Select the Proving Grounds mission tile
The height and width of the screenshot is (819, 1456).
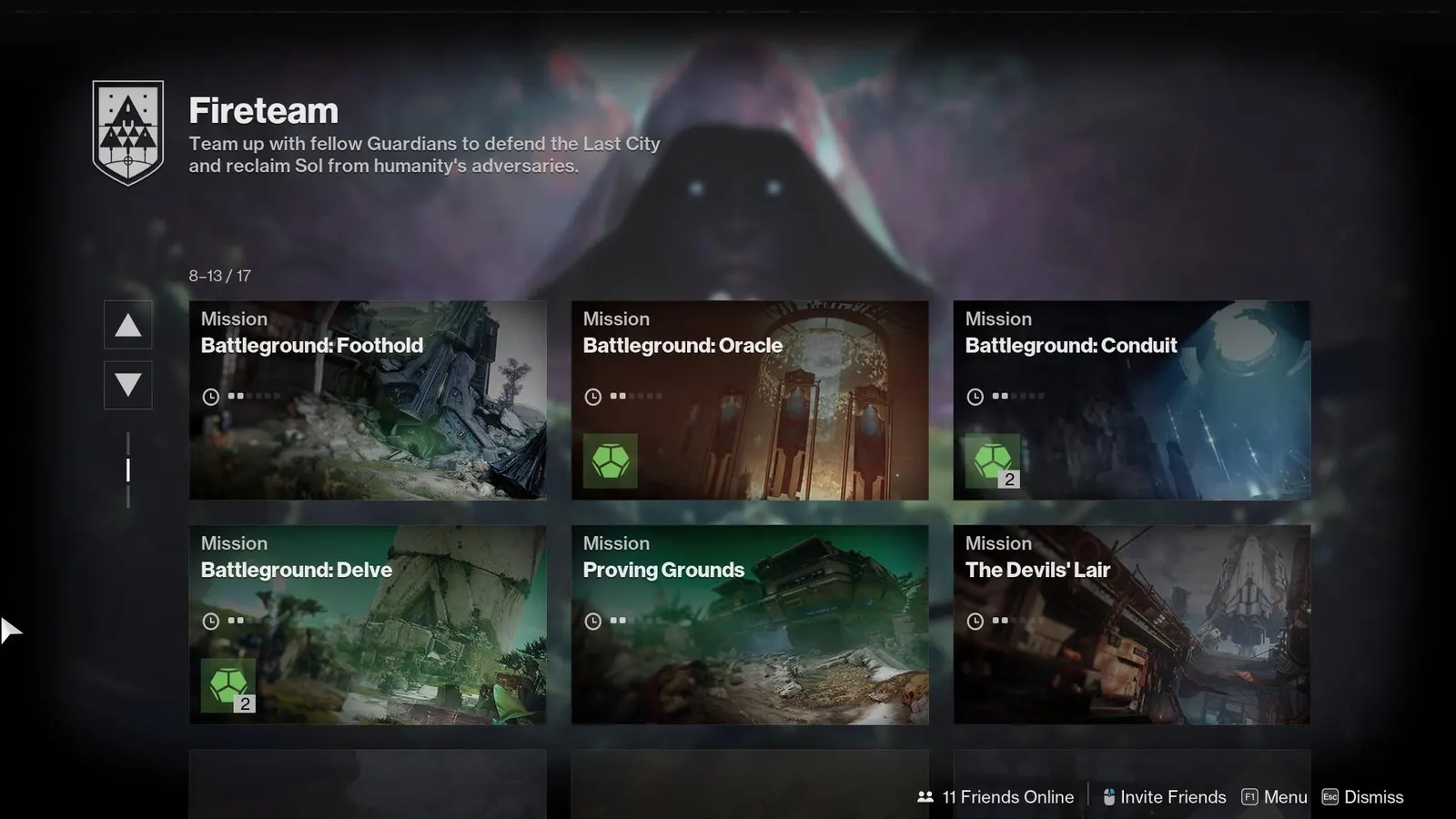point(749,624)
